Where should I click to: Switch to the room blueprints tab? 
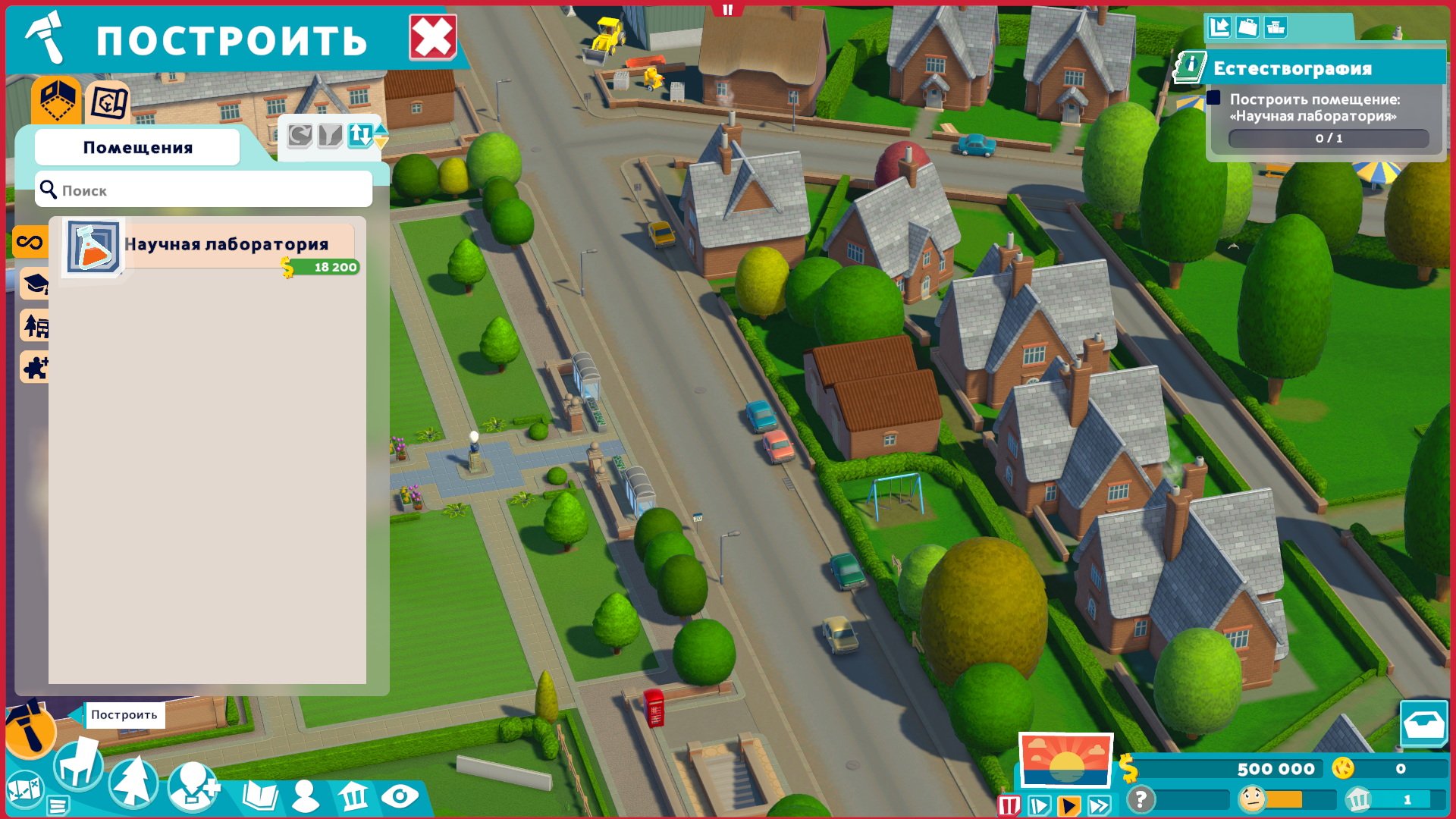point(108,102)
